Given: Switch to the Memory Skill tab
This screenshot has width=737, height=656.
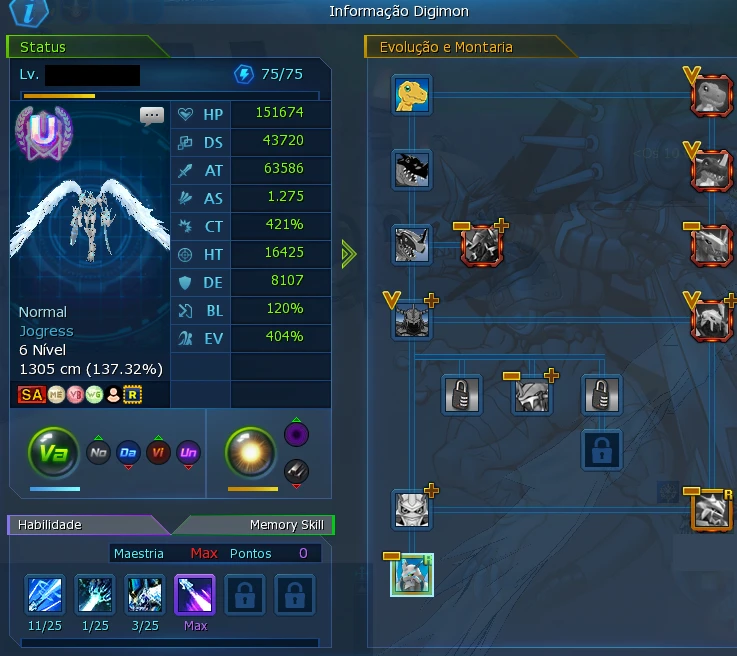Looking at the screenshot, I should point(286,525).
